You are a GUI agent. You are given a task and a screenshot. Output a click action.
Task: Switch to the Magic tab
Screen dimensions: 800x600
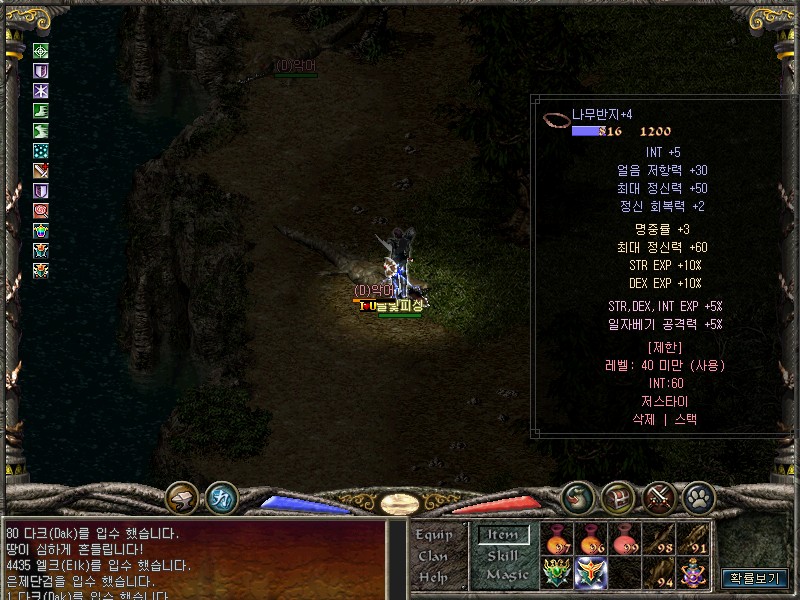(x=507, y=575)
